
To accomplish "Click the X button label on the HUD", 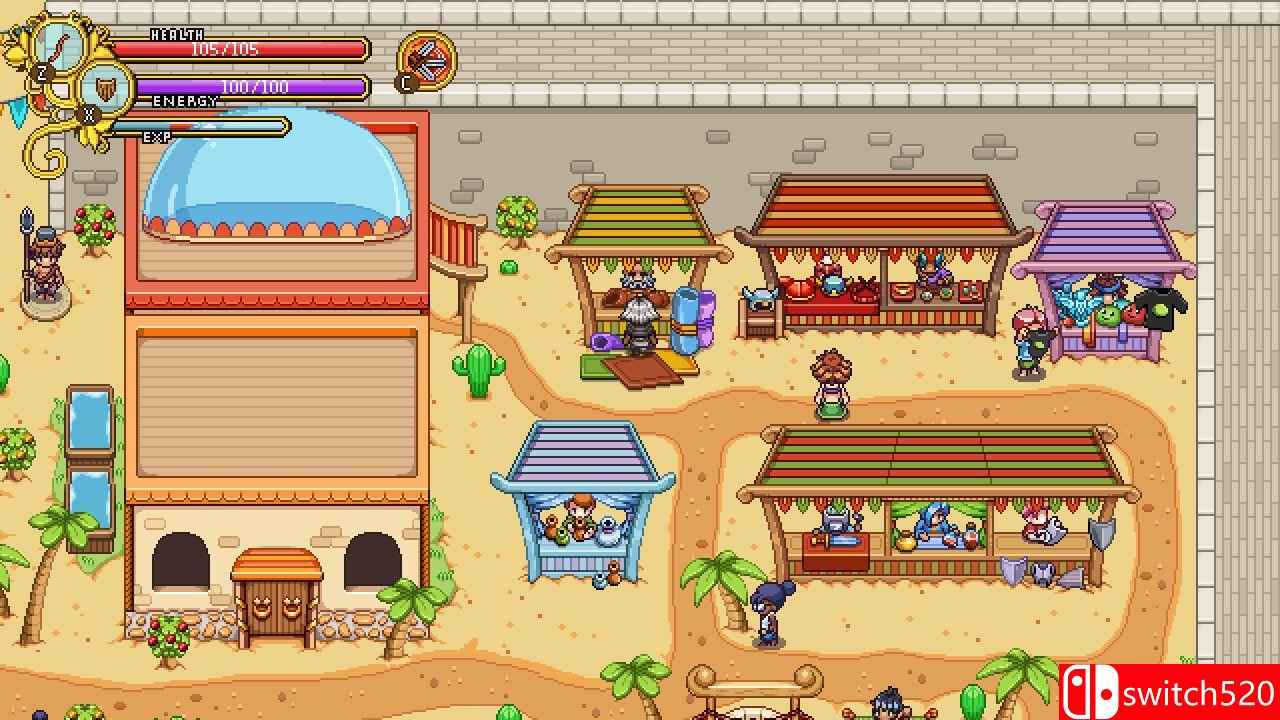I will (x=87, y=112).
